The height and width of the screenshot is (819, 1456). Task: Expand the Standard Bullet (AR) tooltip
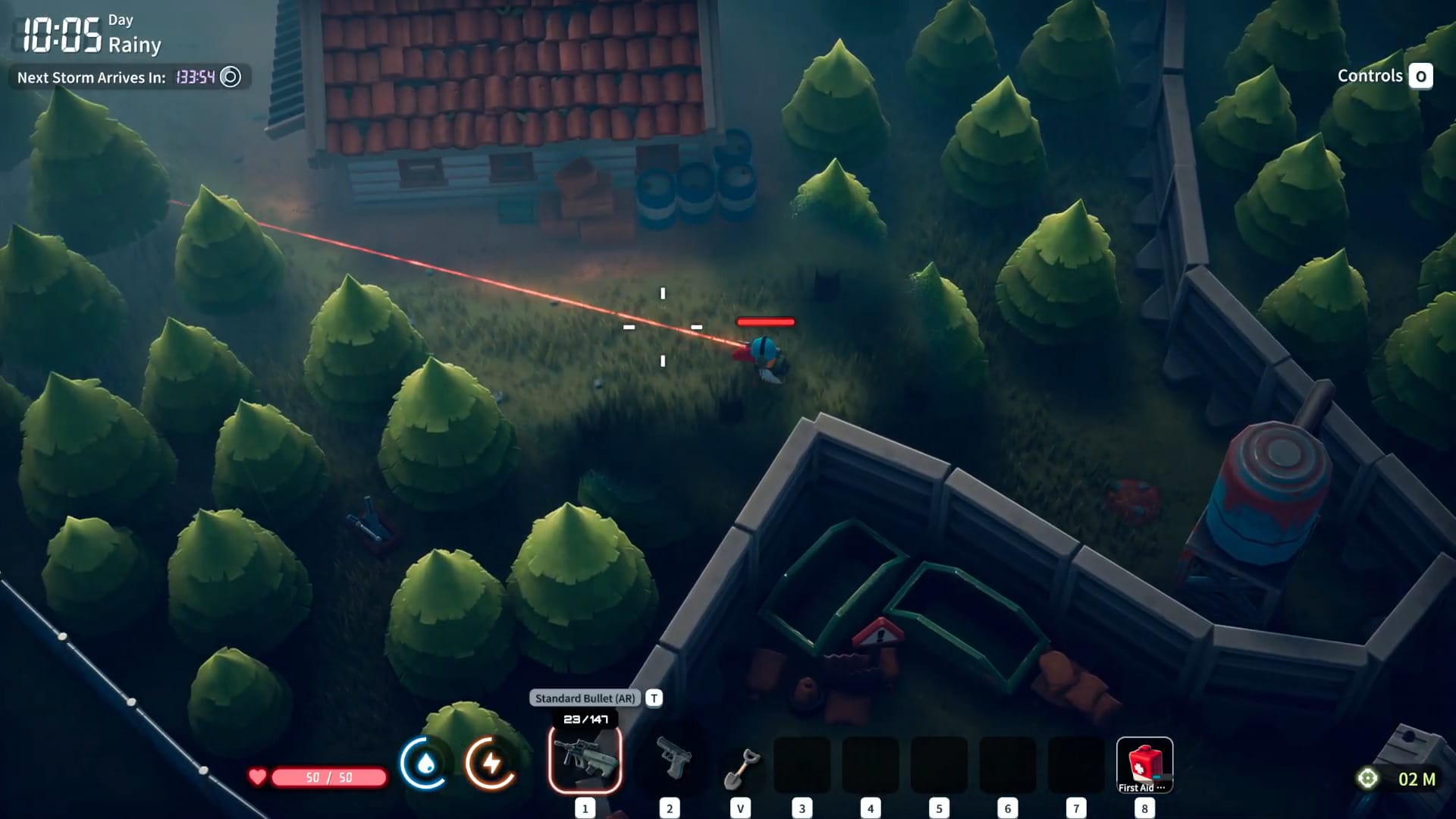click(x=585, y=698)
